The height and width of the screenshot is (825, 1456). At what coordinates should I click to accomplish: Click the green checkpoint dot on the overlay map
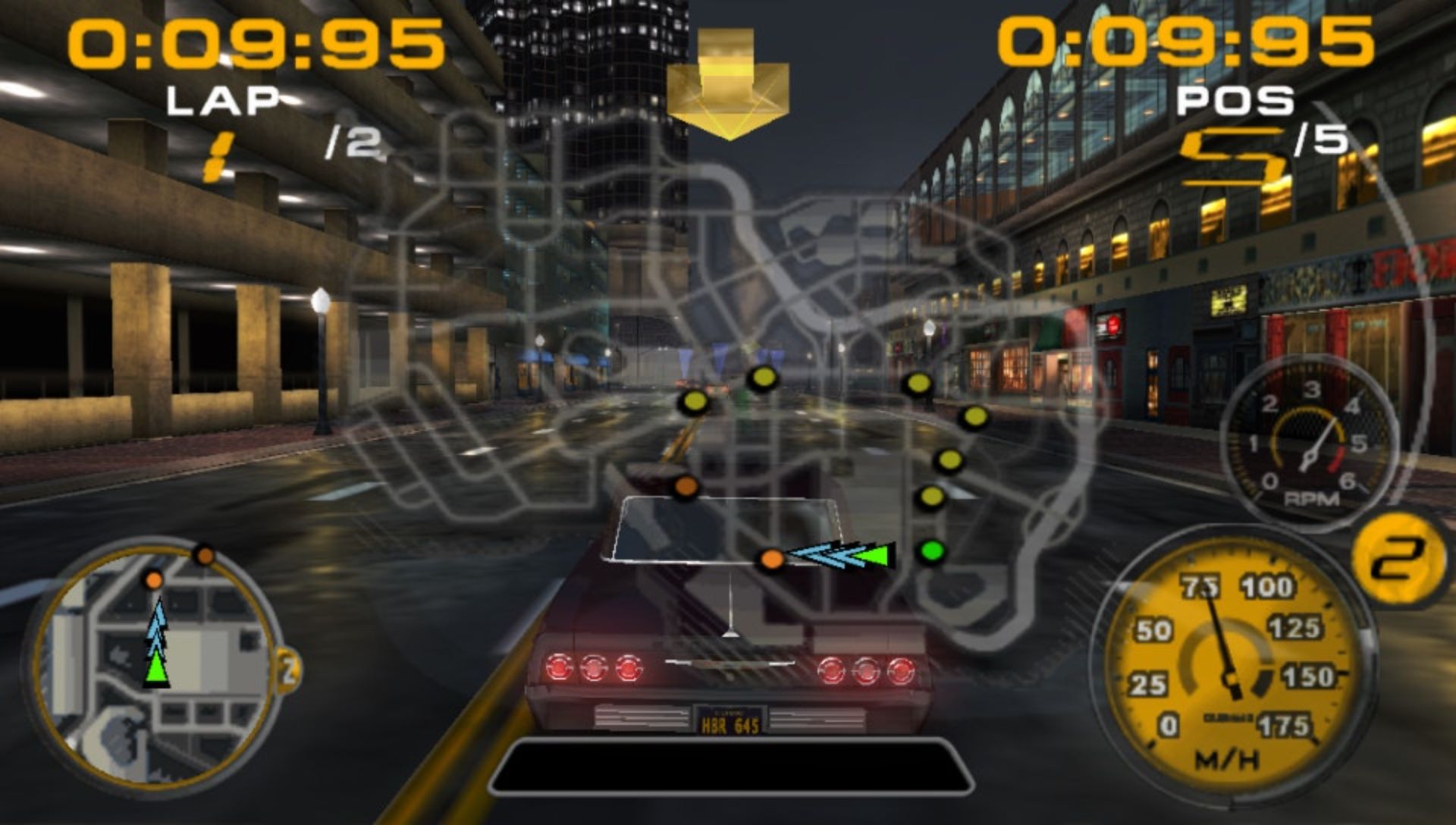click(931, 551)
